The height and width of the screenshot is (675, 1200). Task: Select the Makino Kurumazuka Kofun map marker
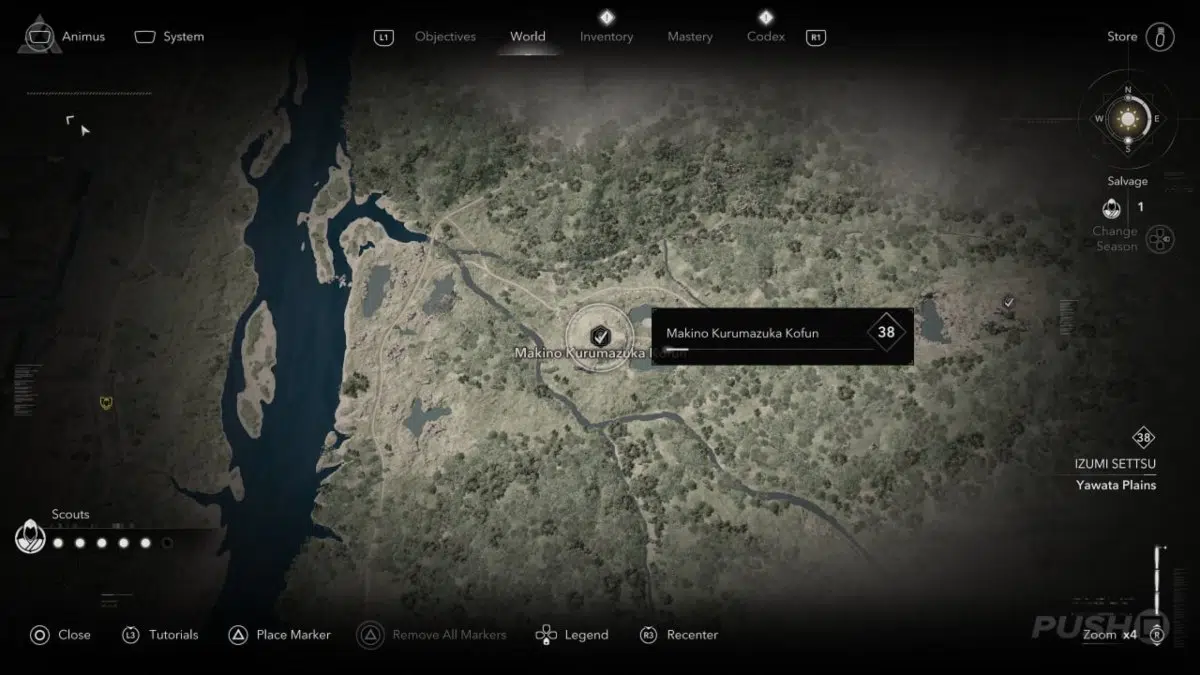point(600,336)
